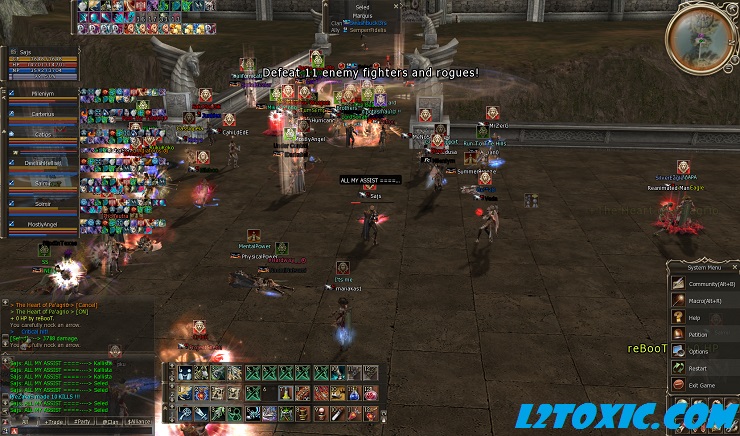Click the circular minimap radar
Screen dimensions: 740x436
pyautogui.click(x=706, y=38)
